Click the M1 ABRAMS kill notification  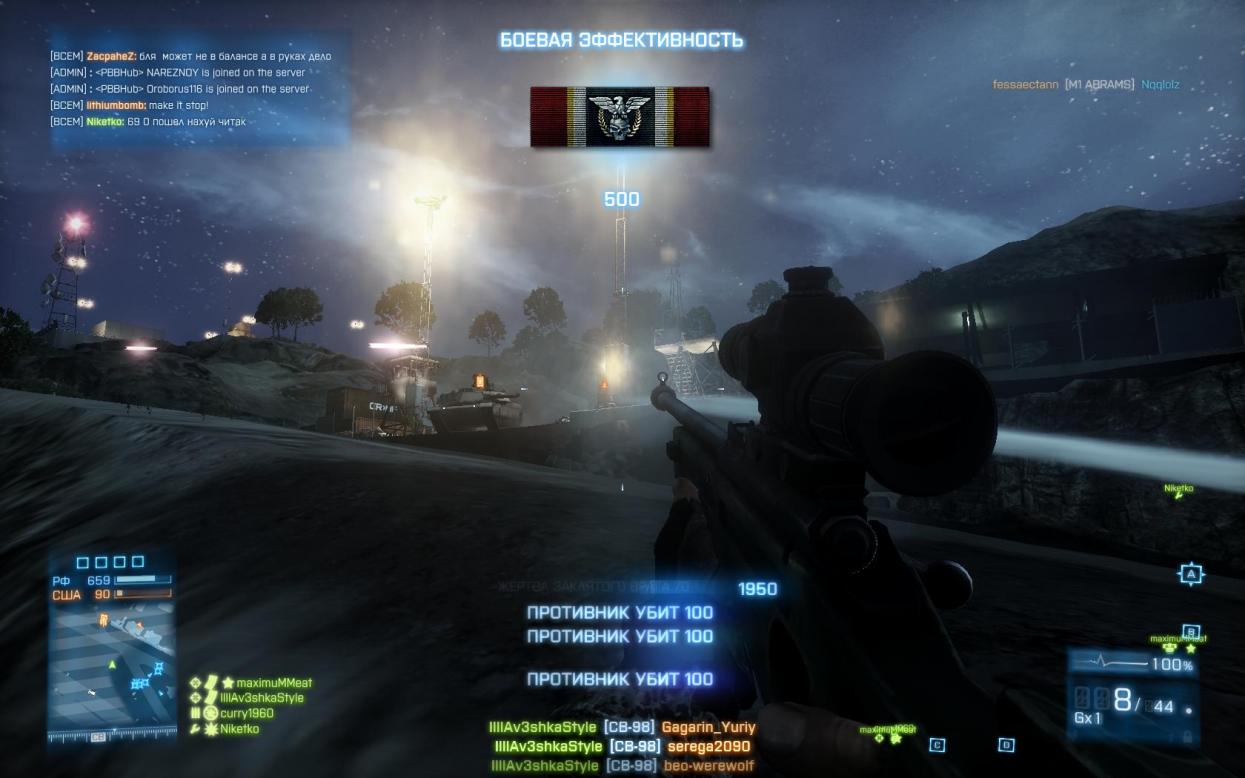(x=1086, y=85)
